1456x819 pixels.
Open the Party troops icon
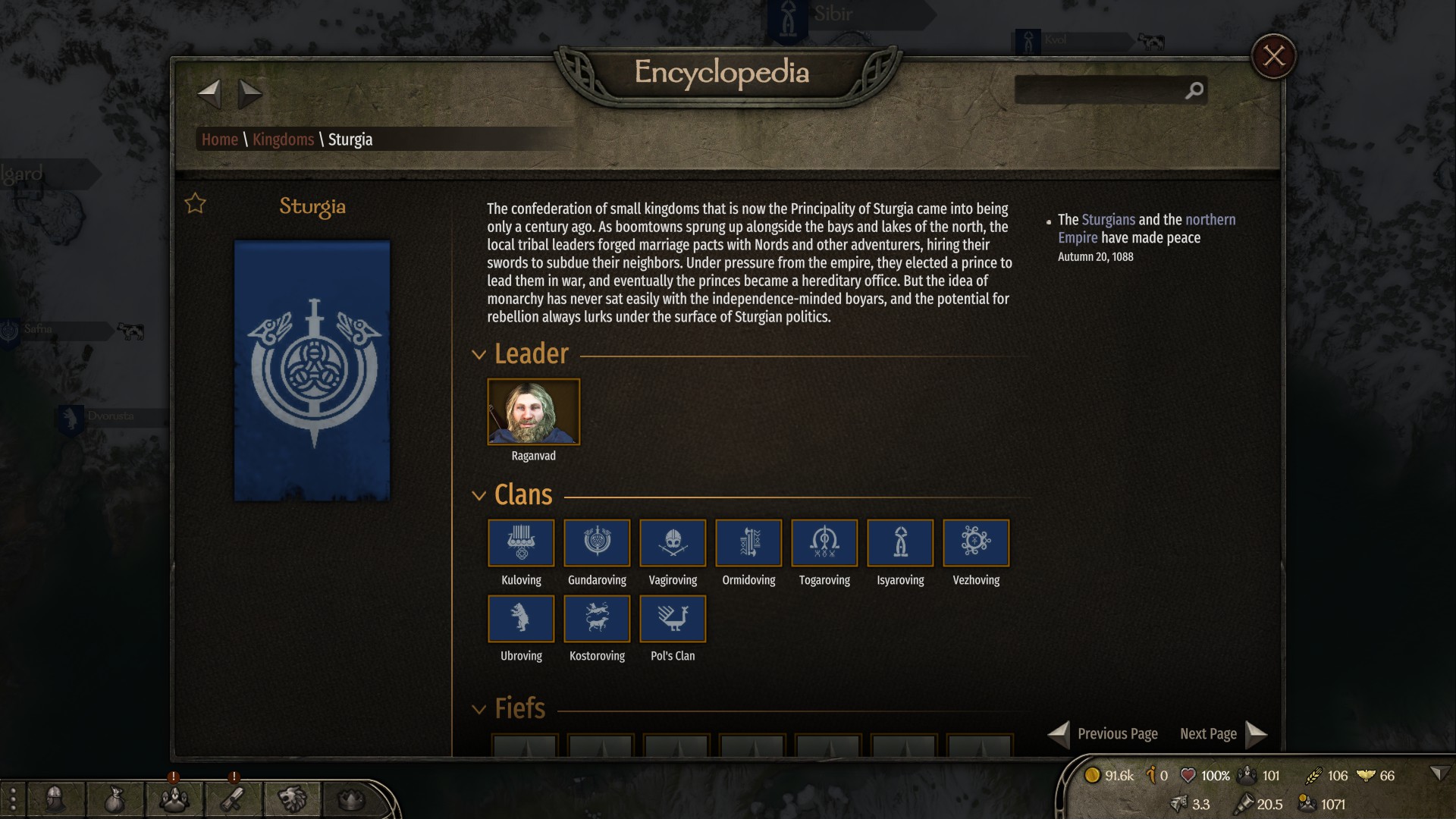pos(173,800)
